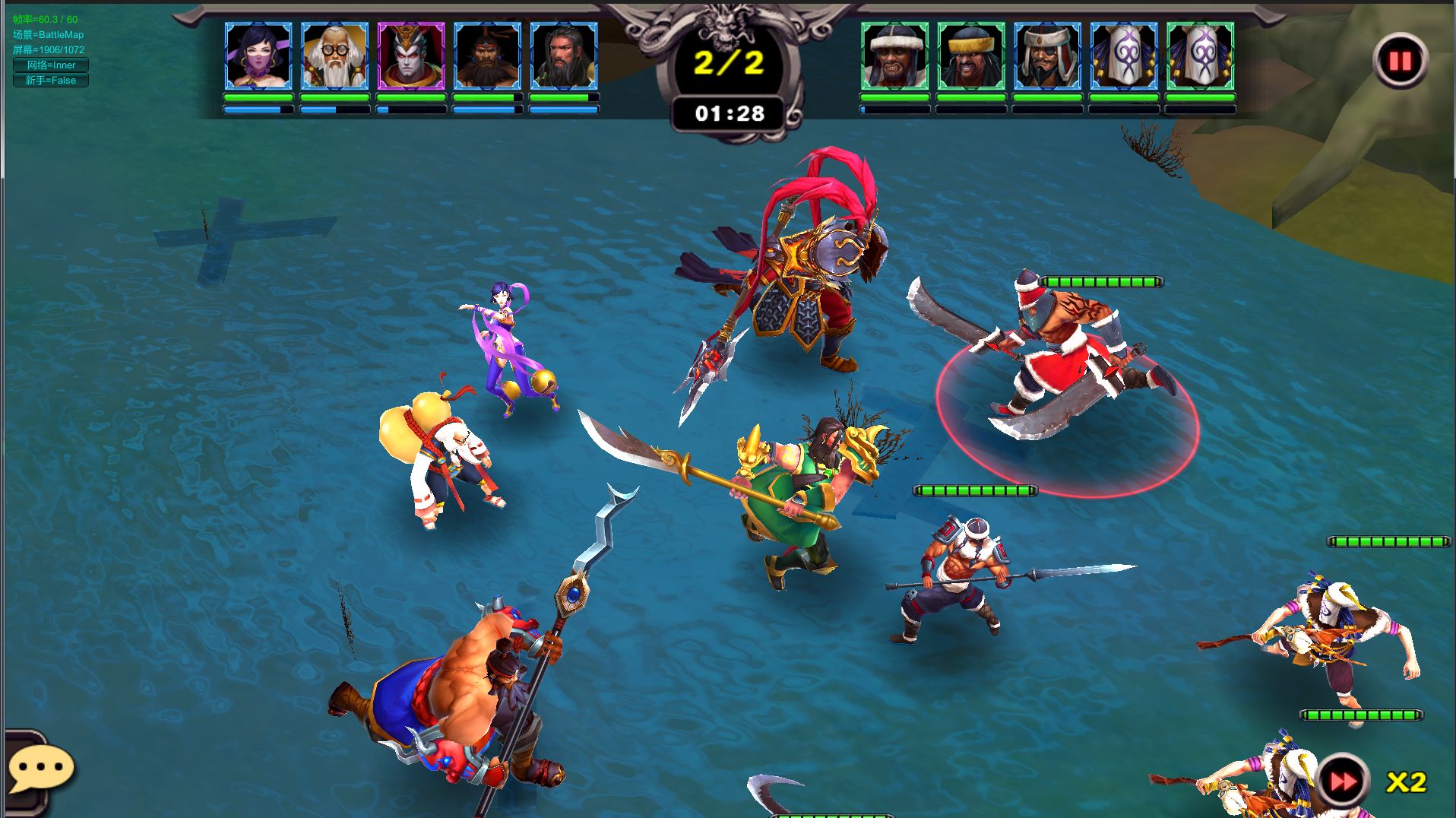Toggle the 新手=False debug button

[51, 81]
